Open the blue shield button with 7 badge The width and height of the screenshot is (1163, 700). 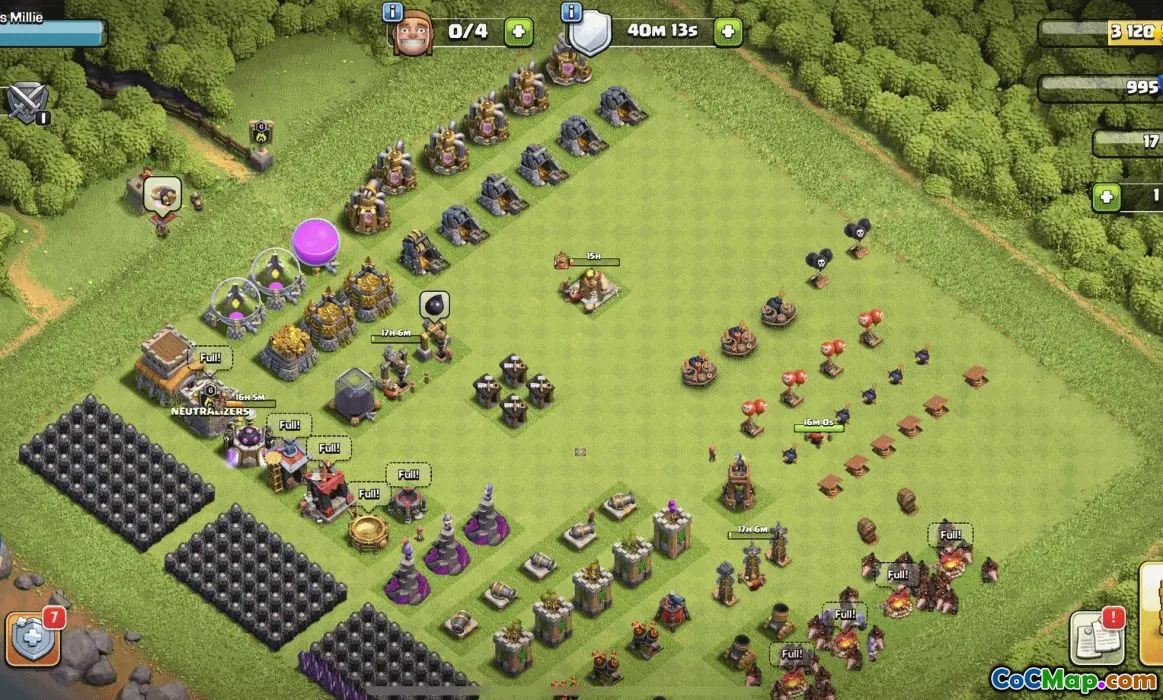[33, 636]
